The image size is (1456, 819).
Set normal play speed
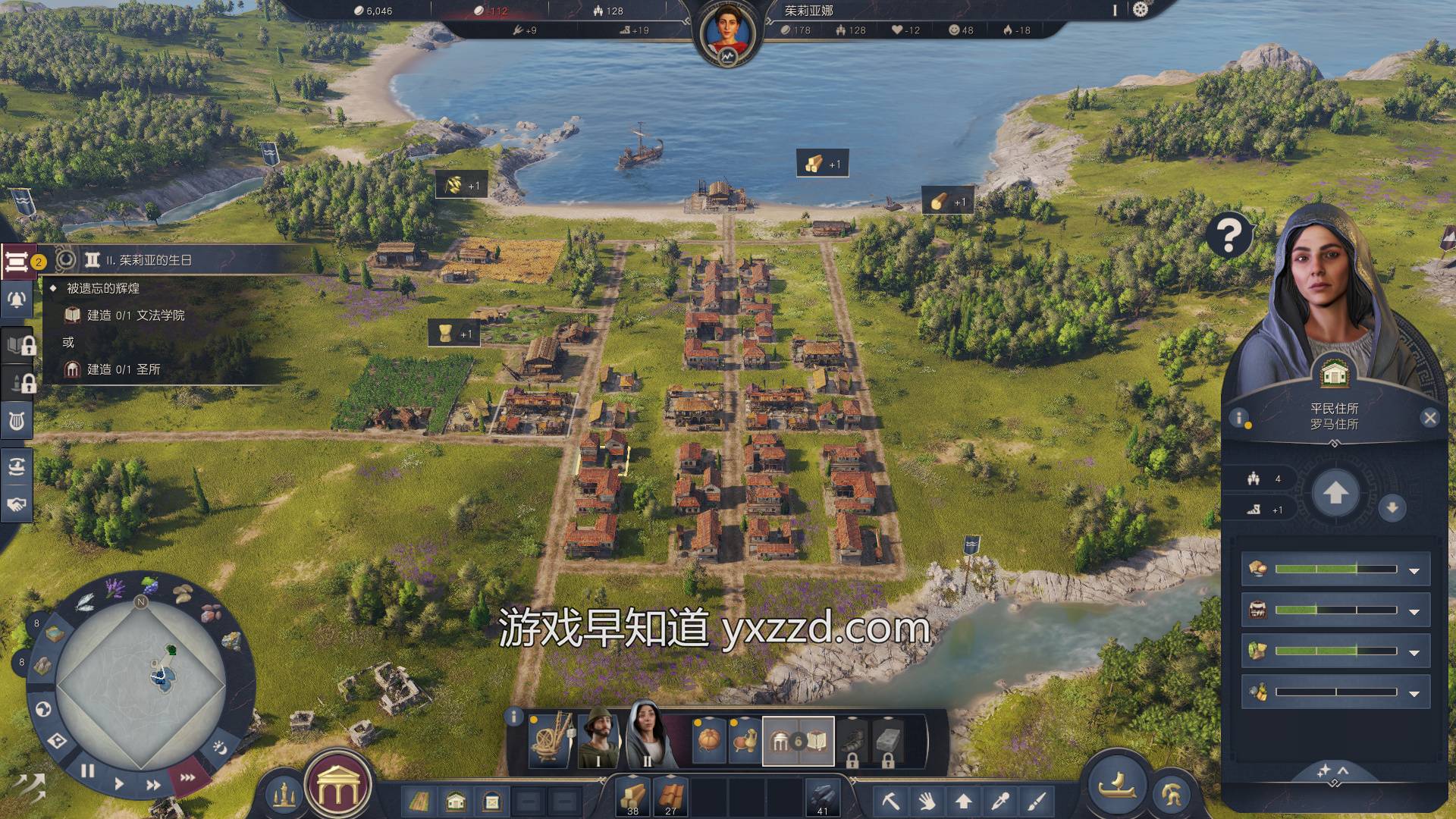(119, 783)
